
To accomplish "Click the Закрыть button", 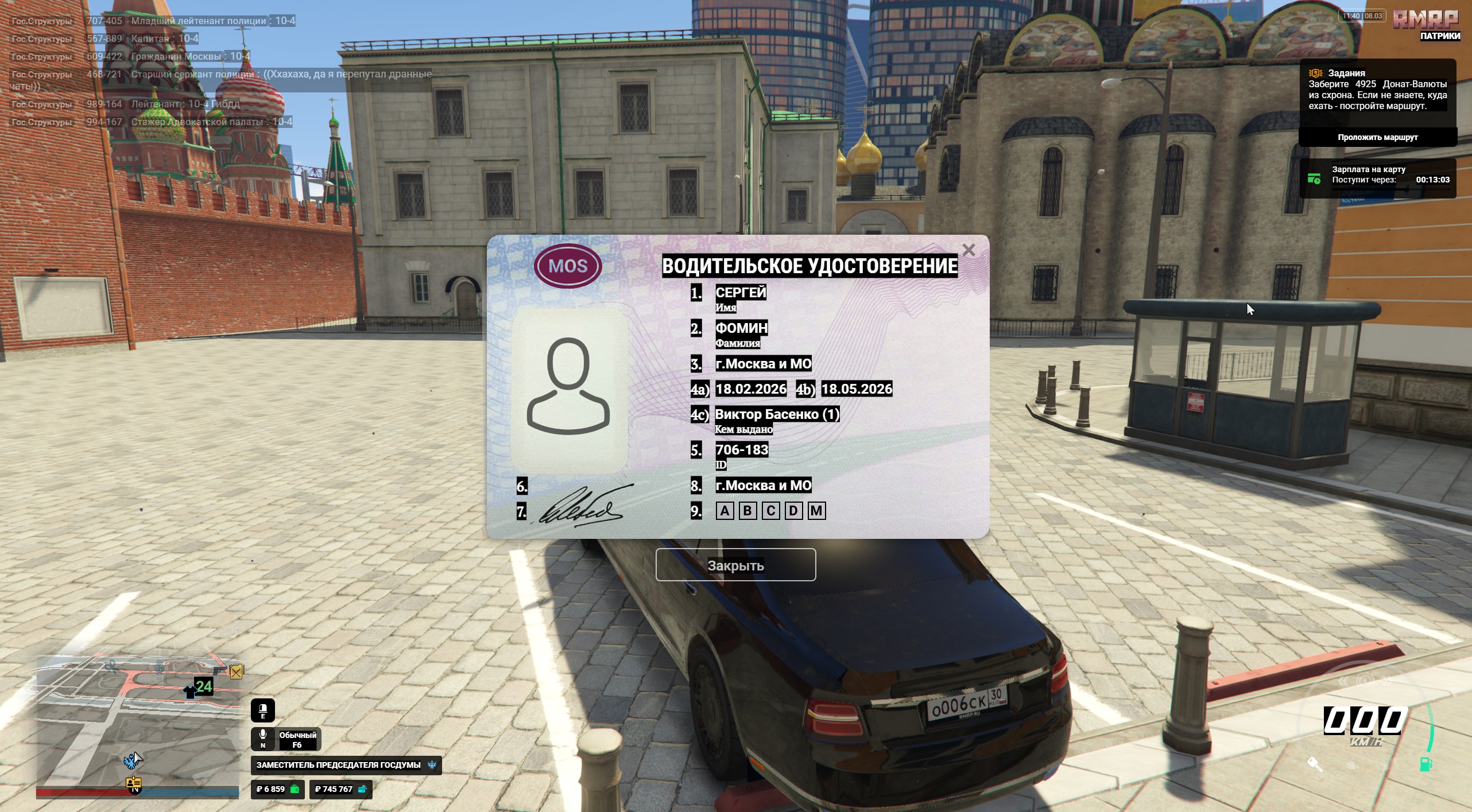I will pyautogui.click(x=735, y=565).
